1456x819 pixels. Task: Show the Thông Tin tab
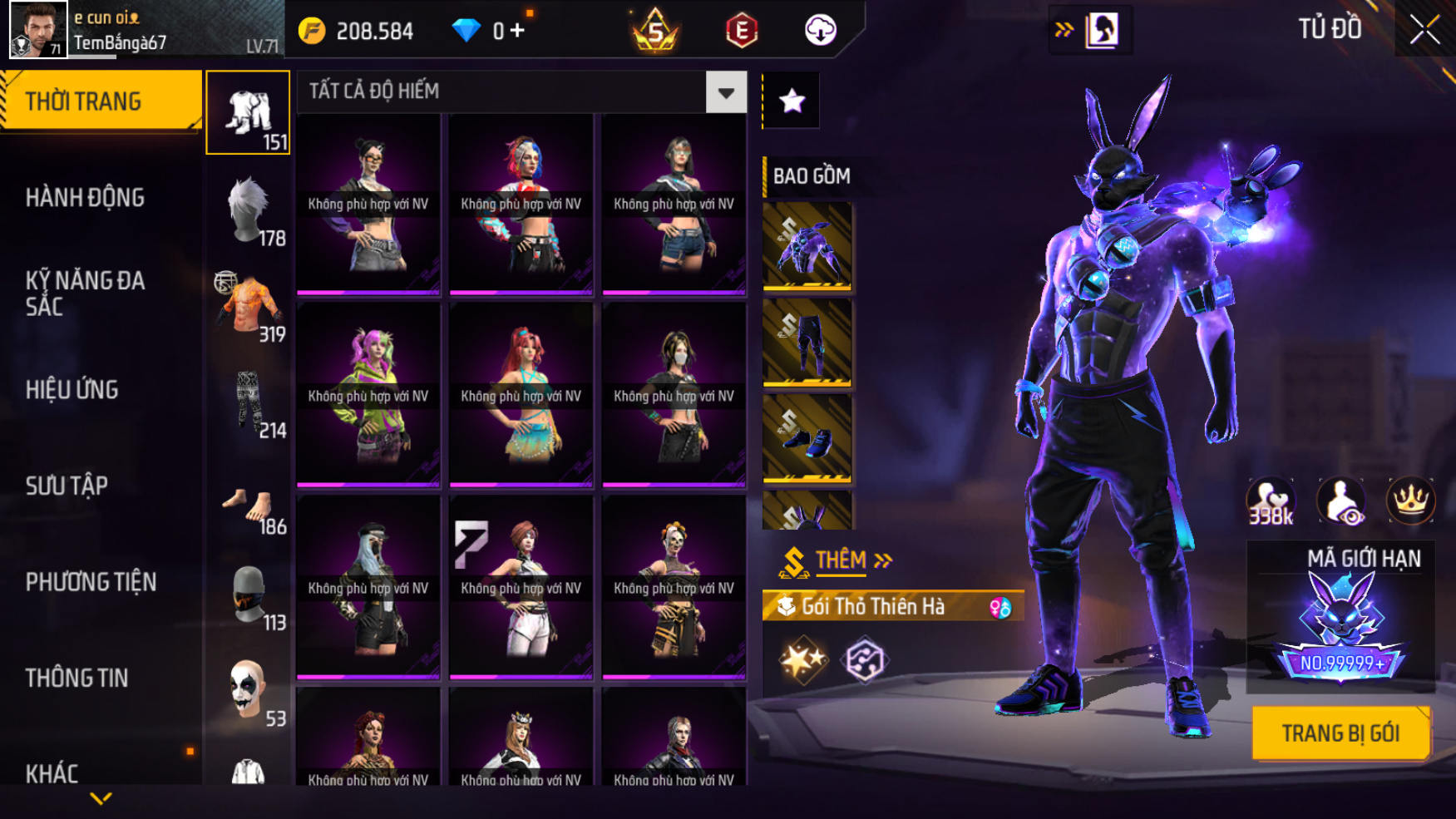point(77,678)
